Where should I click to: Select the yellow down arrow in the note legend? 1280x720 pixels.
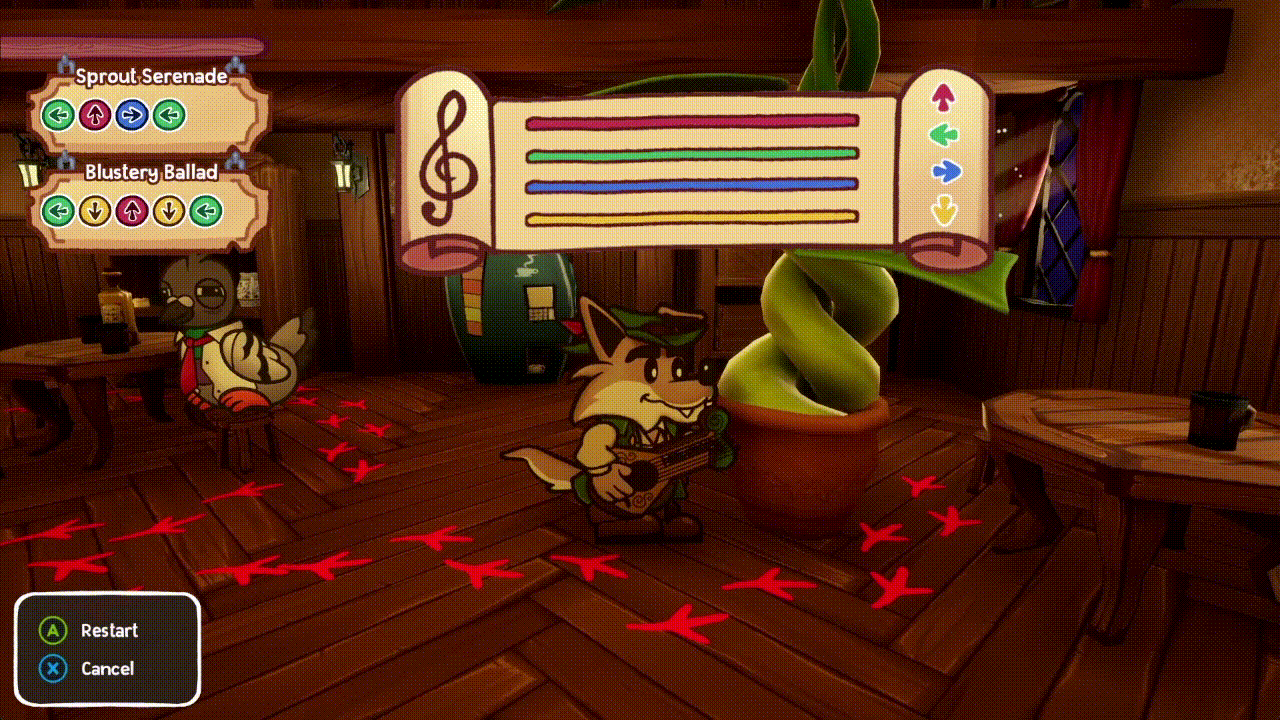click(944, 208)
